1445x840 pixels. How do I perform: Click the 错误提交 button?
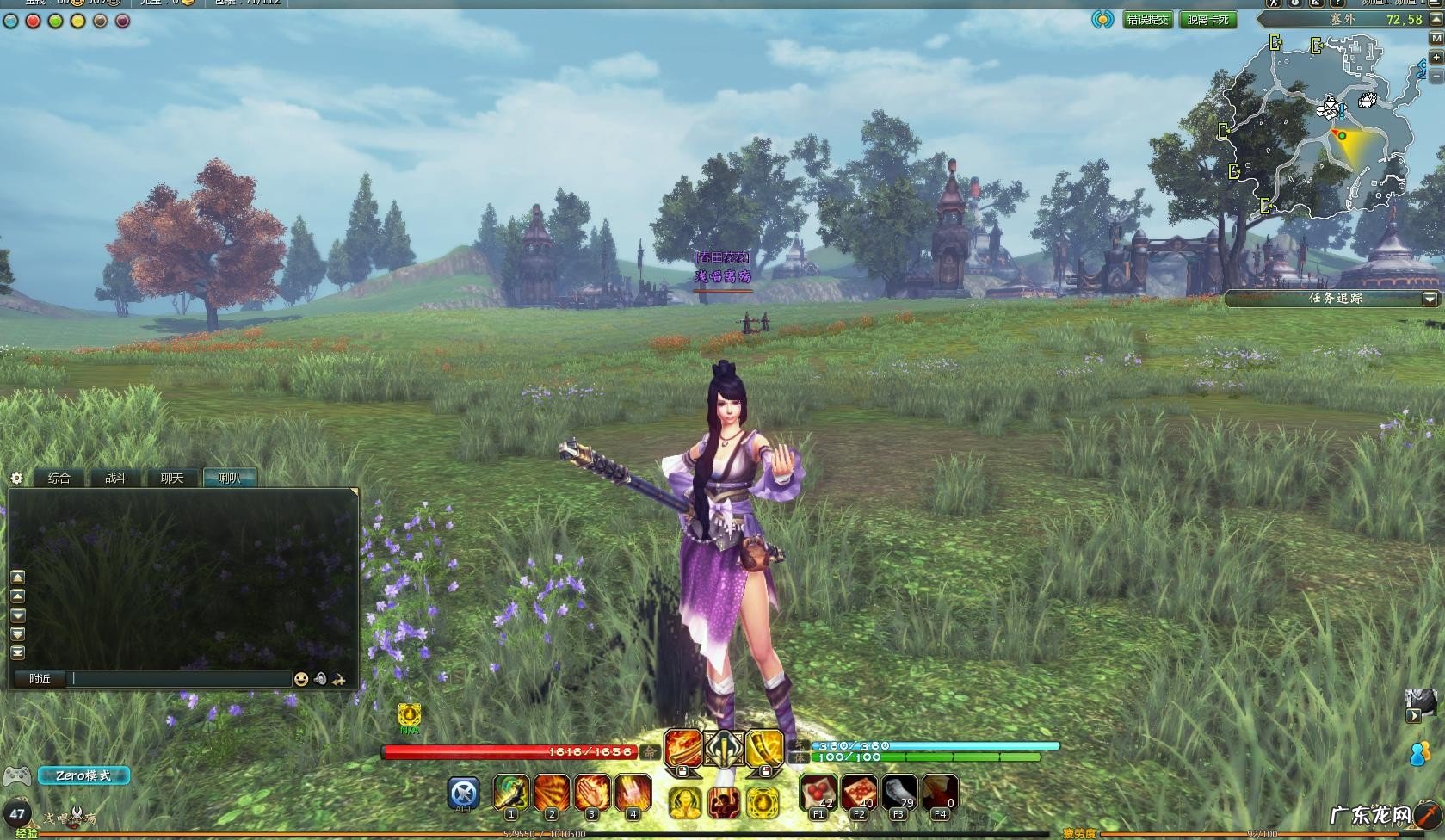1148,20
